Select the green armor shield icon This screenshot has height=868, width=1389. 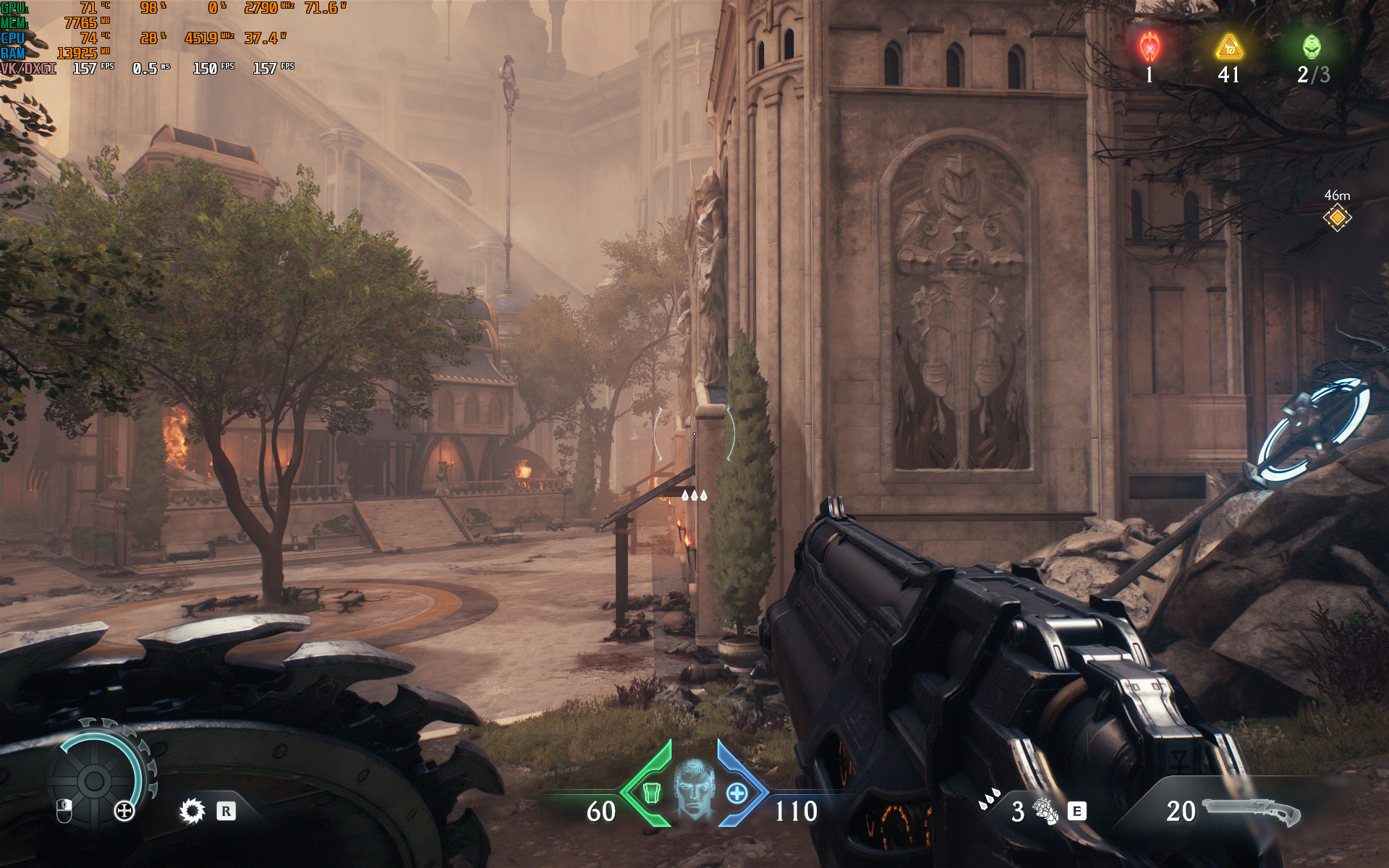[x=652, y=793]
